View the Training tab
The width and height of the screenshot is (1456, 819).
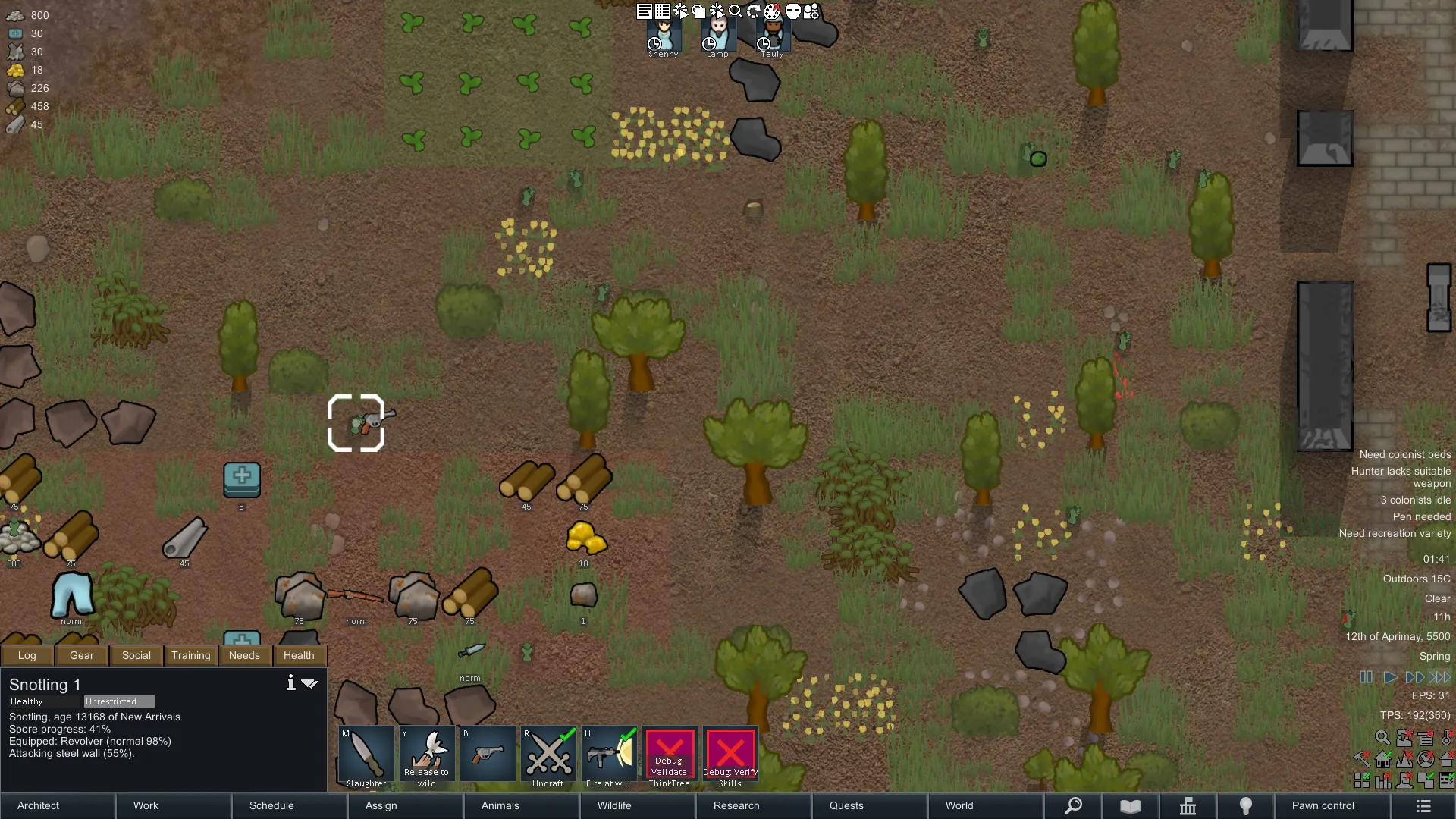[x=190, y=655]
